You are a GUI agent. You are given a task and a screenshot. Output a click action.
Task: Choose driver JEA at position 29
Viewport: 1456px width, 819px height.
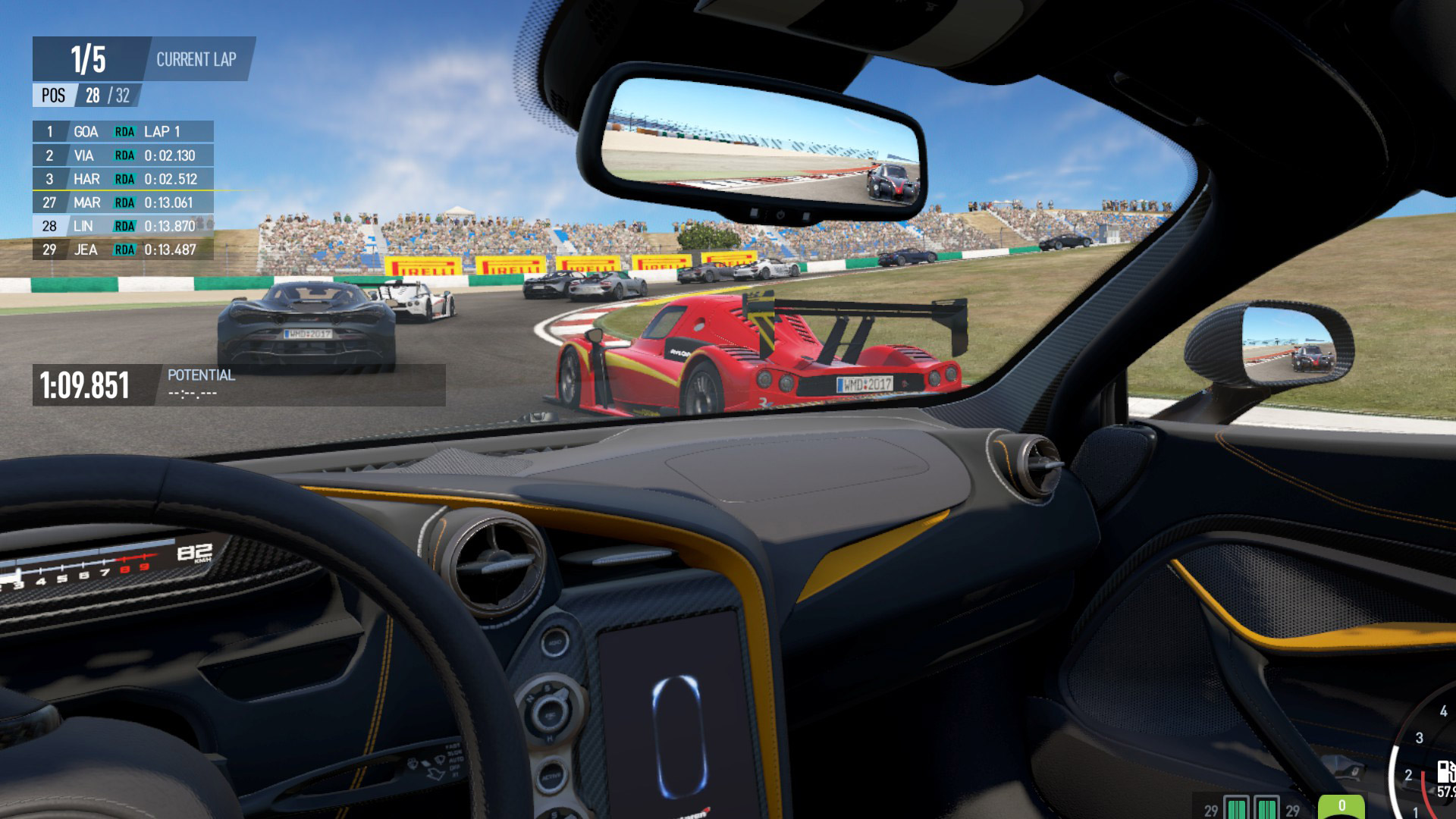pyautogui.click(x=123, y=249)
